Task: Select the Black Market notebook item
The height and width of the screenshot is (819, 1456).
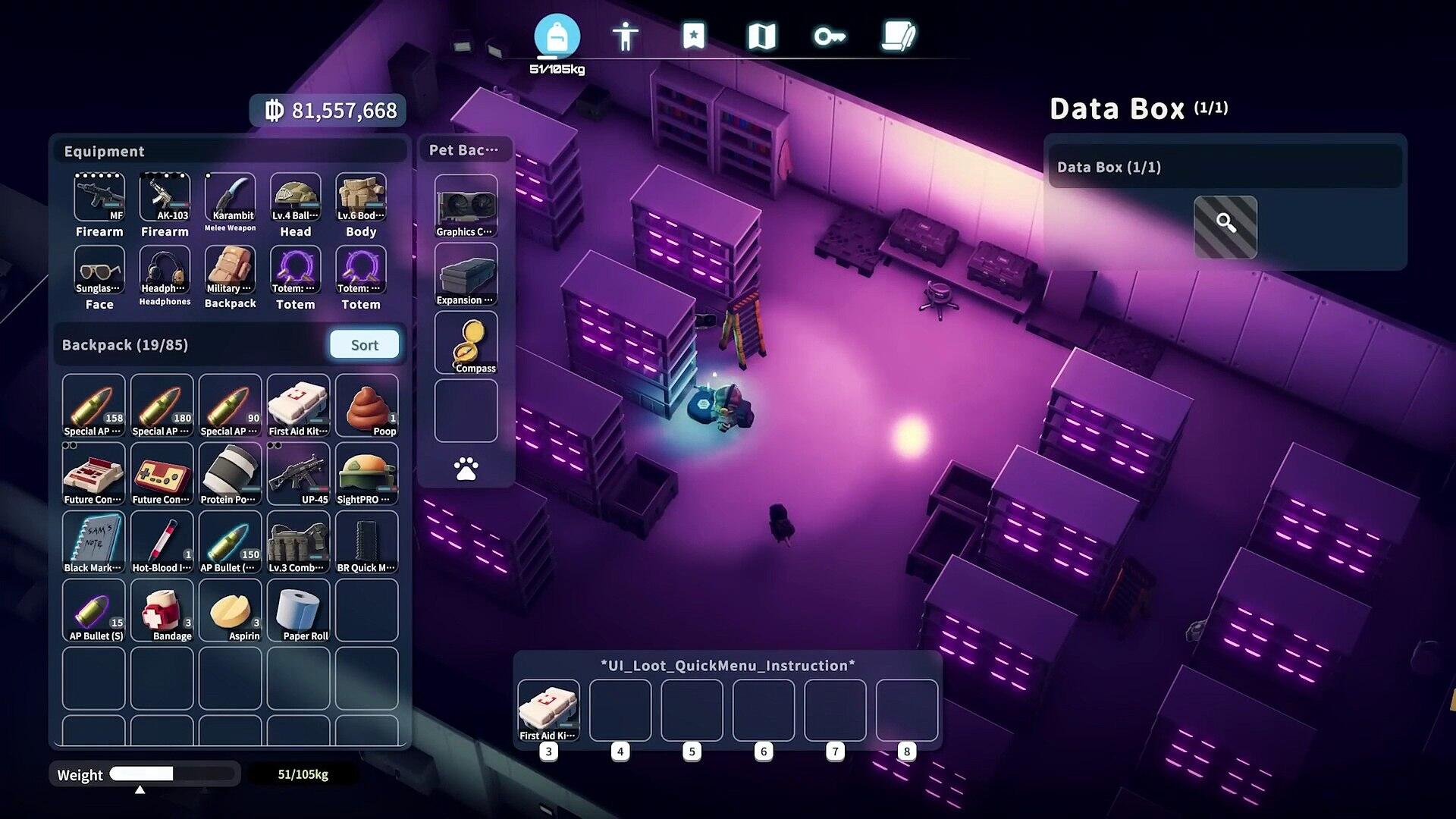Action: (x=93, y=542)
